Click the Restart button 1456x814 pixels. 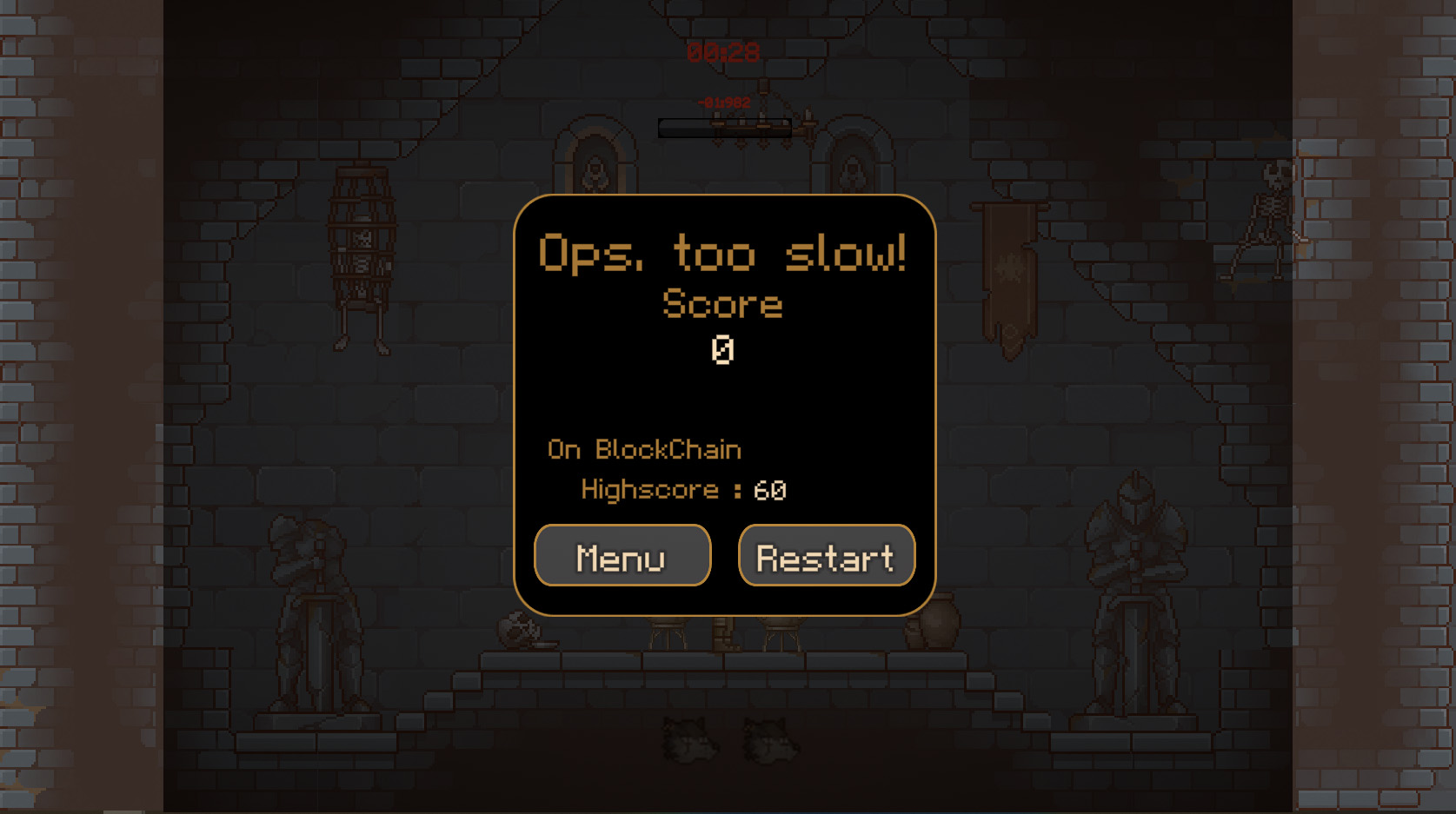pos(826,556)
